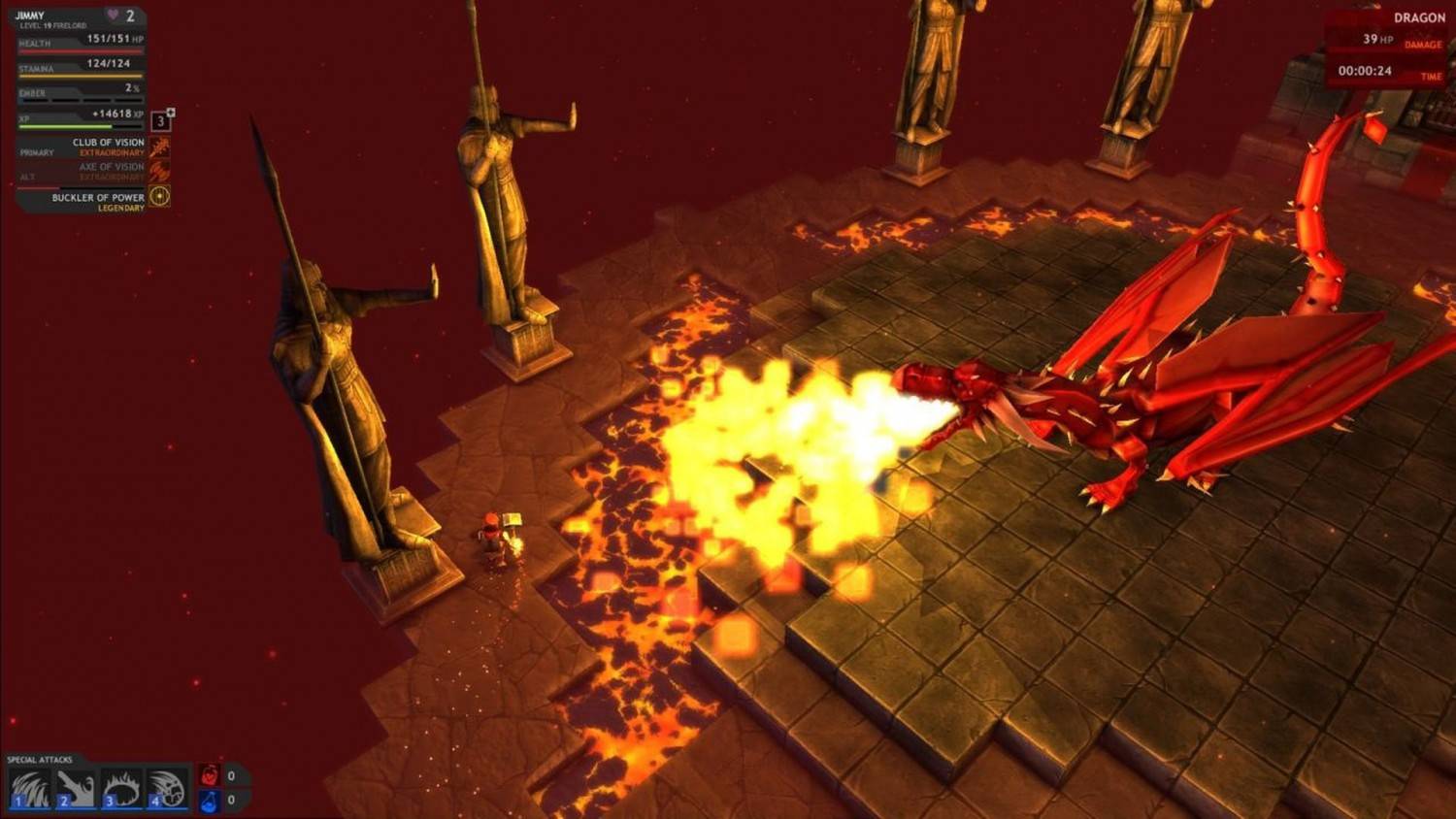1456x819 pixels.
Task: Use the blue potion flask
Action: tap(210, 801)
